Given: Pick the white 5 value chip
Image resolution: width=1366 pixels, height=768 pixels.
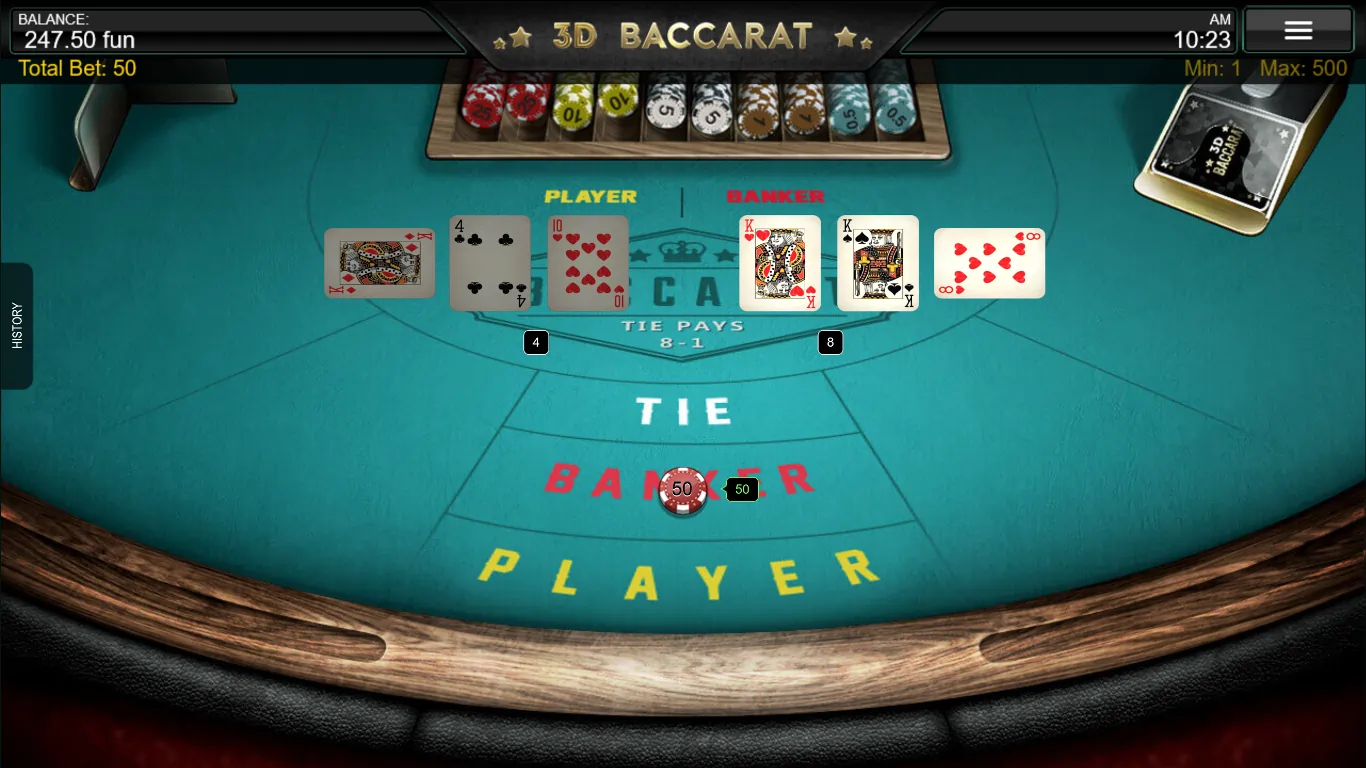Looking at the screenshot, I should point(663,112).
